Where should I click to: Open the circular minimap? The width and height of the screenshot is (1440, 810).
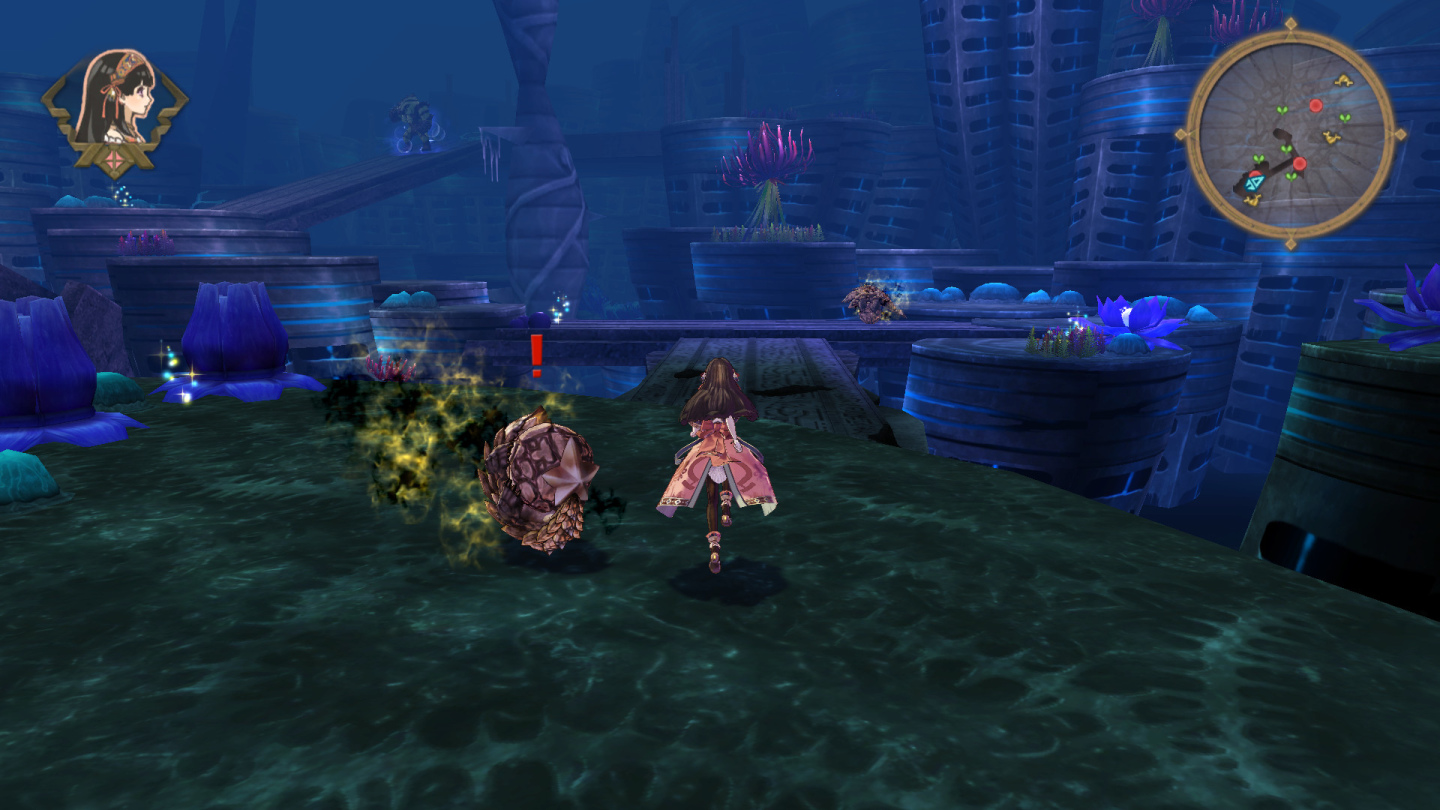1290,133
